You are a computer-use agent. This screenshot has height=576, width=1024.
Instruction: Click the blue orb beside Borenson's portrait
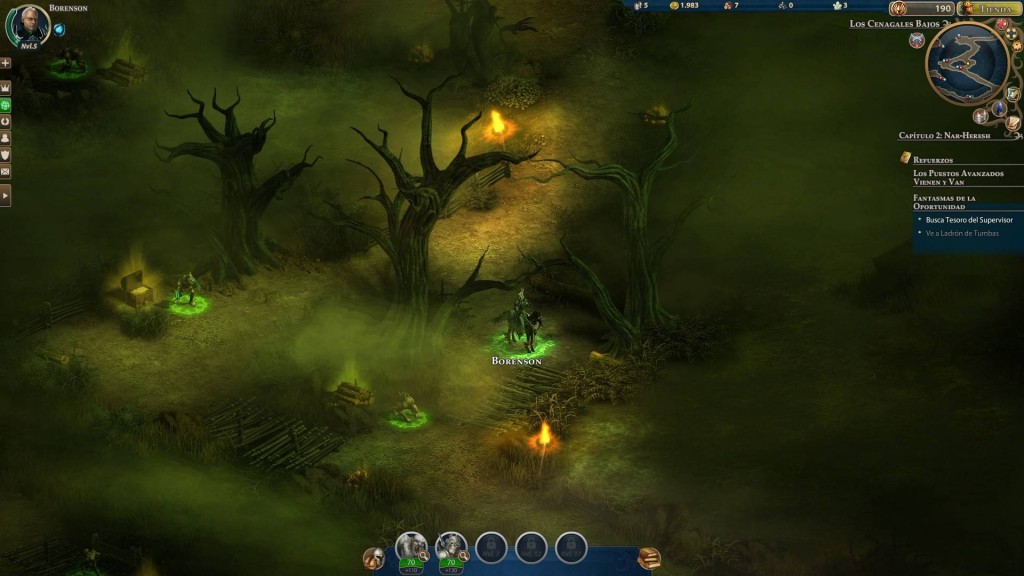60,28
